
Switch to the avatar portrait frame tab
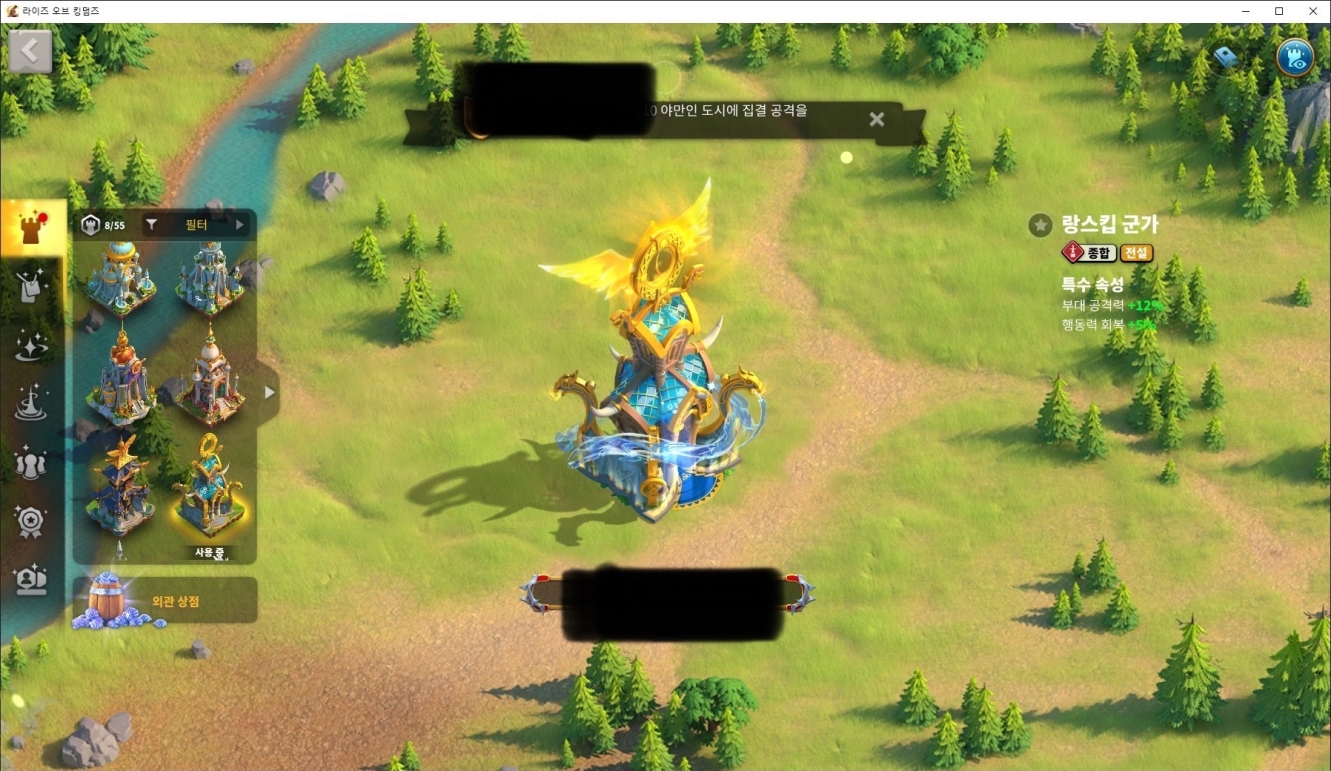point(31,579)
